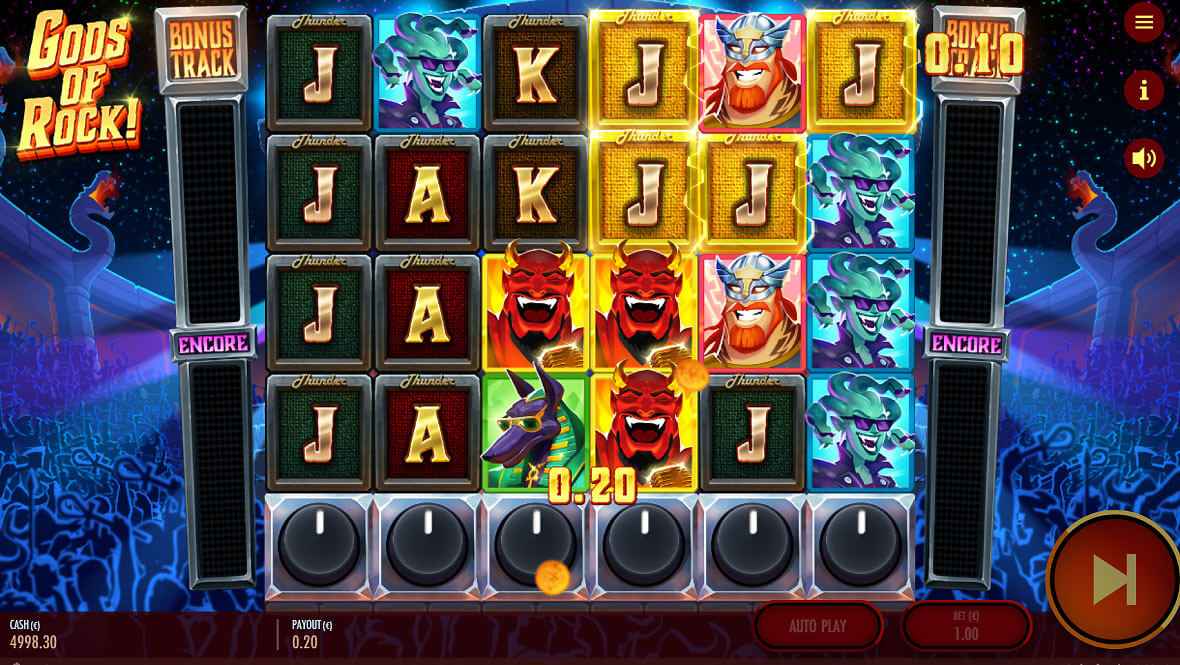Show the game info page
This screenshot has height=665, width=1180.
1144,90
